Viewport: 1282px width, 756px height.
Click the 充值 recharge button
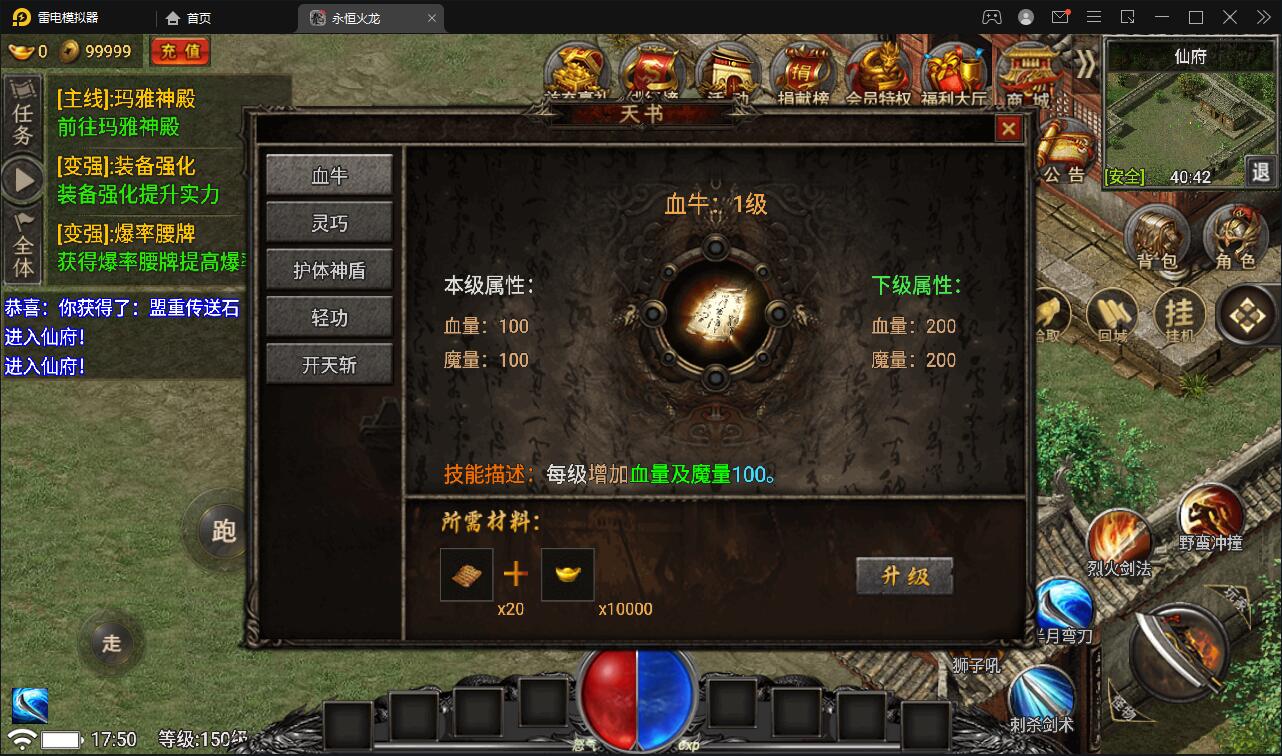(180, 51)
